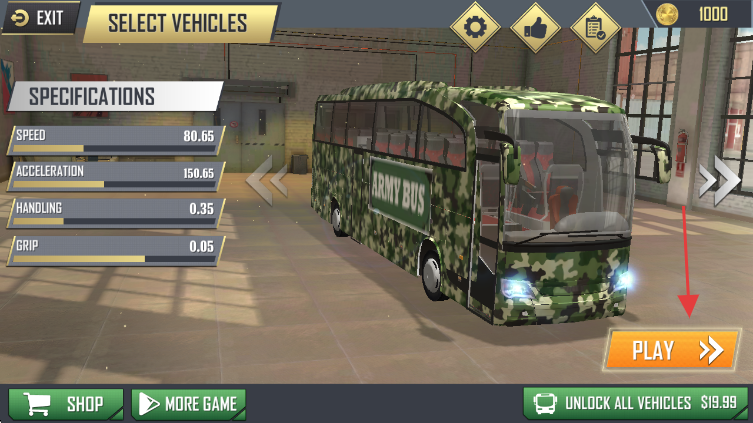Click the thumbs-up rate button
The image size is (753, 423).
(x=535, y=27)
